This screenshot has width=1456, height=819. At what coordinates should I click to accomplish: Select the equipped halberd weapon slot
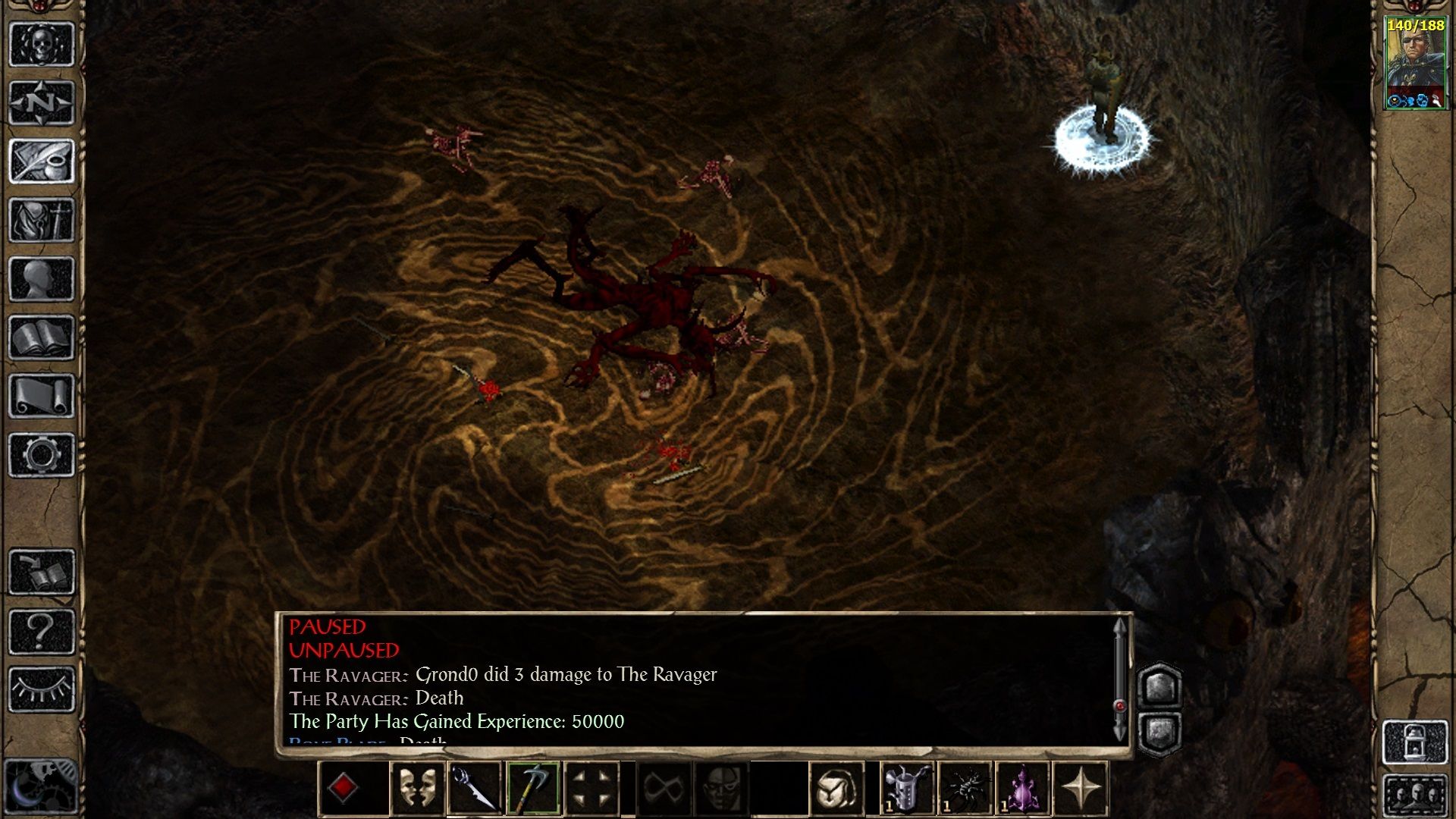coord(534,789)
